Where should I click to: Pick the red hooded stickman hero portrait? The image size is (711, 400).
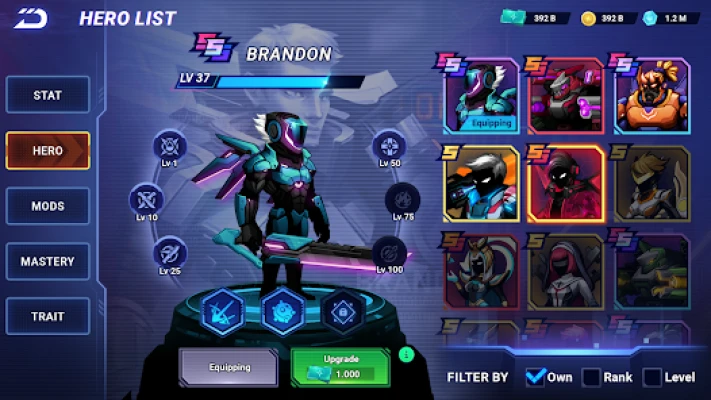click(x=566, y=183)
